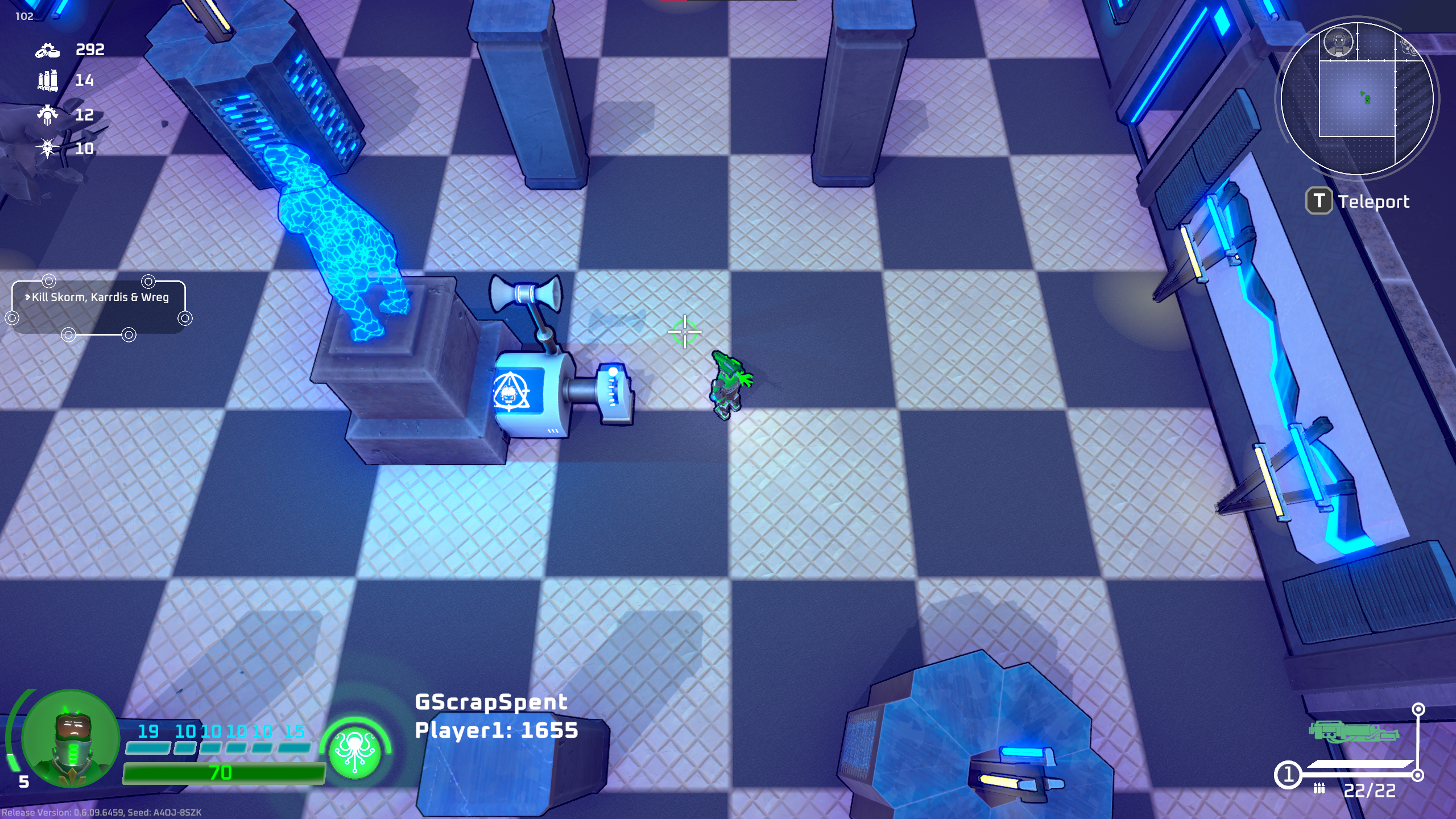Activate the green octopus ability icon
The height and width of the screenshot is (819, 1456).
tap(355, 750)
